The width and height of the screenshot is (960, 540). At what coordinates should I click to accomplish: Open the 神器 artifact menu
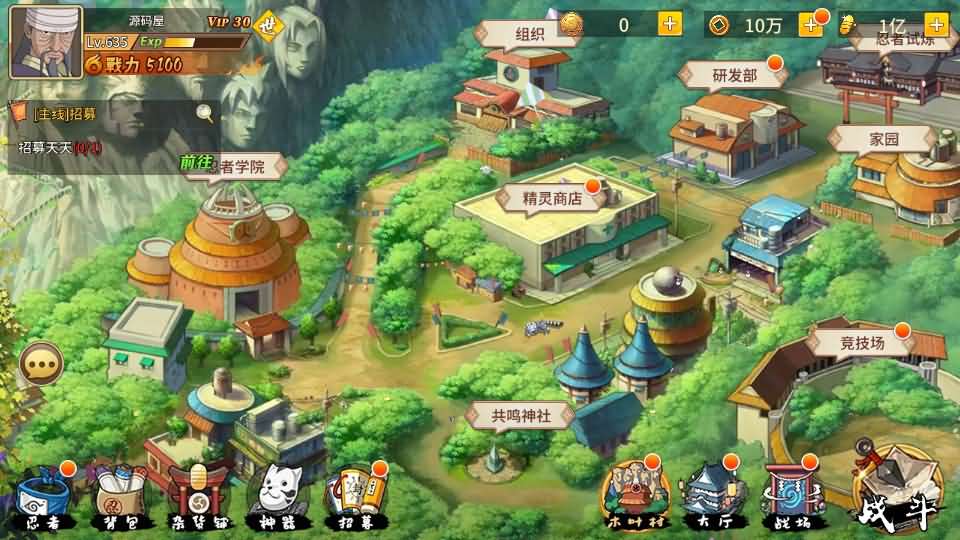click(x=275, y=496)
